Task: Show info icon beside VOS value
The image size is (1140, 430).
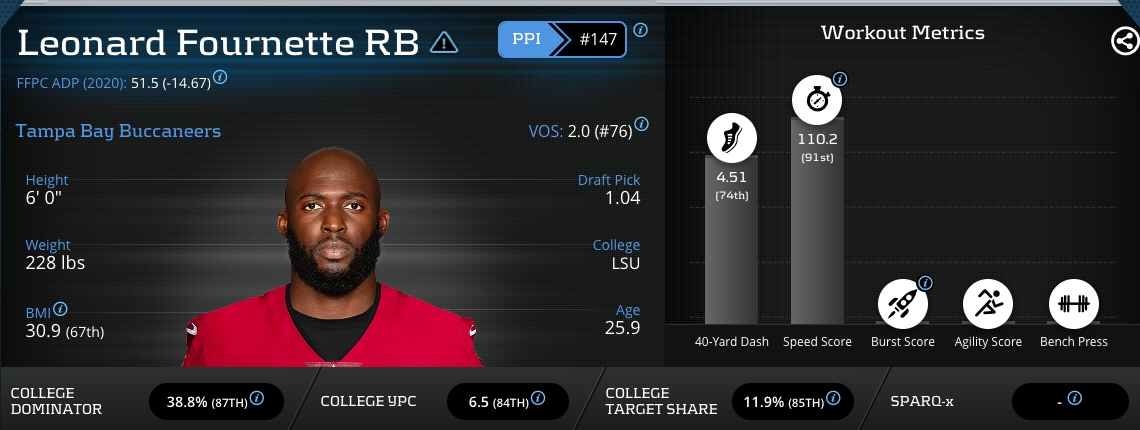Action: [641, 125]
